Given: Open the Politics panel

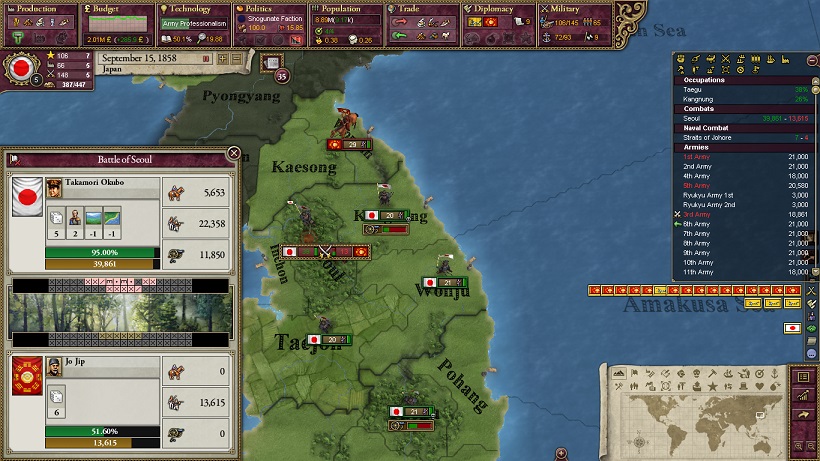Looking at the screenshot, I should tap(268, 9).
